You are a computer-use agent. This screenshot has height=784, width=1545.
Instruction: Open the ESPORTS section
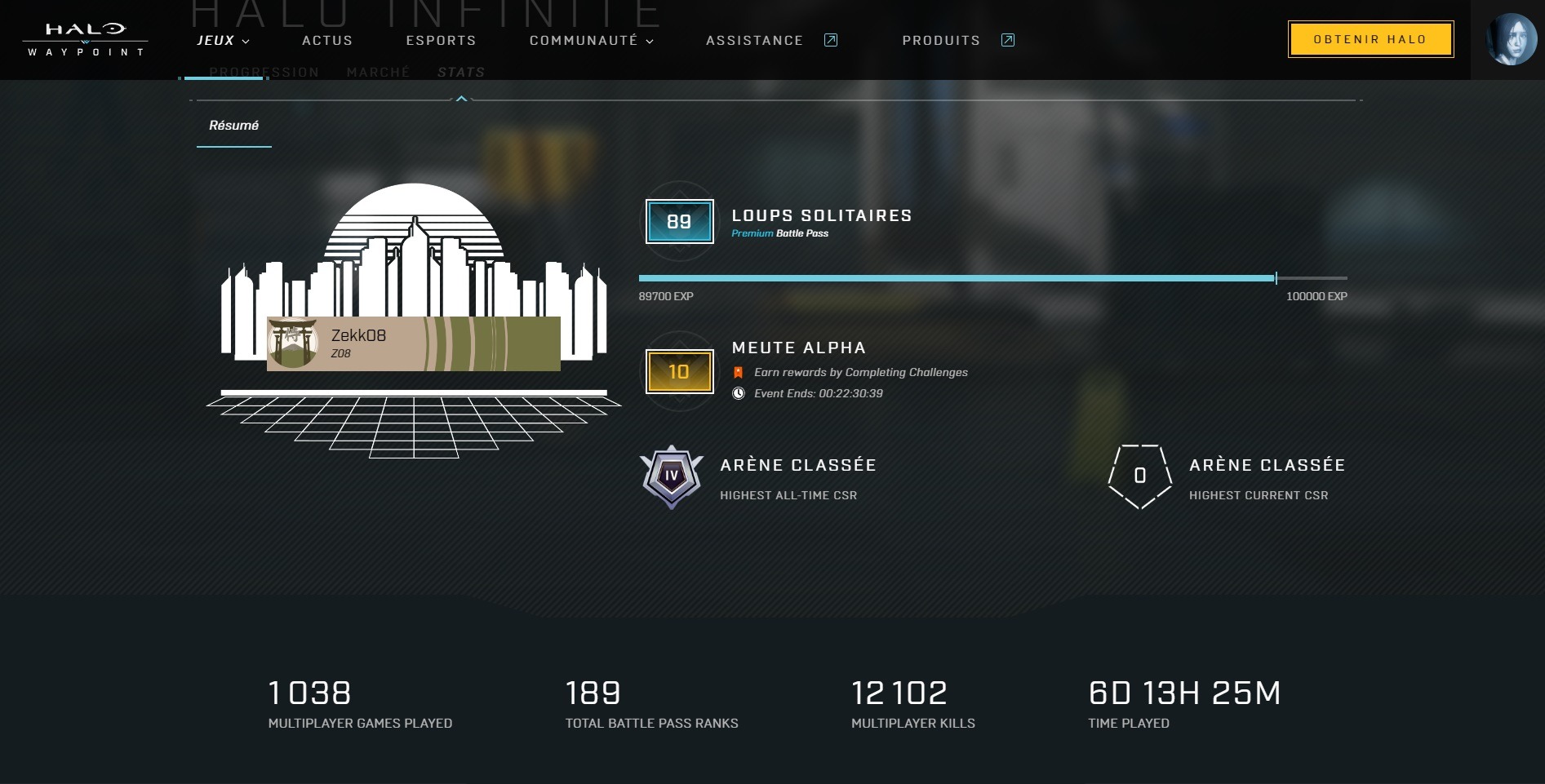441,41
